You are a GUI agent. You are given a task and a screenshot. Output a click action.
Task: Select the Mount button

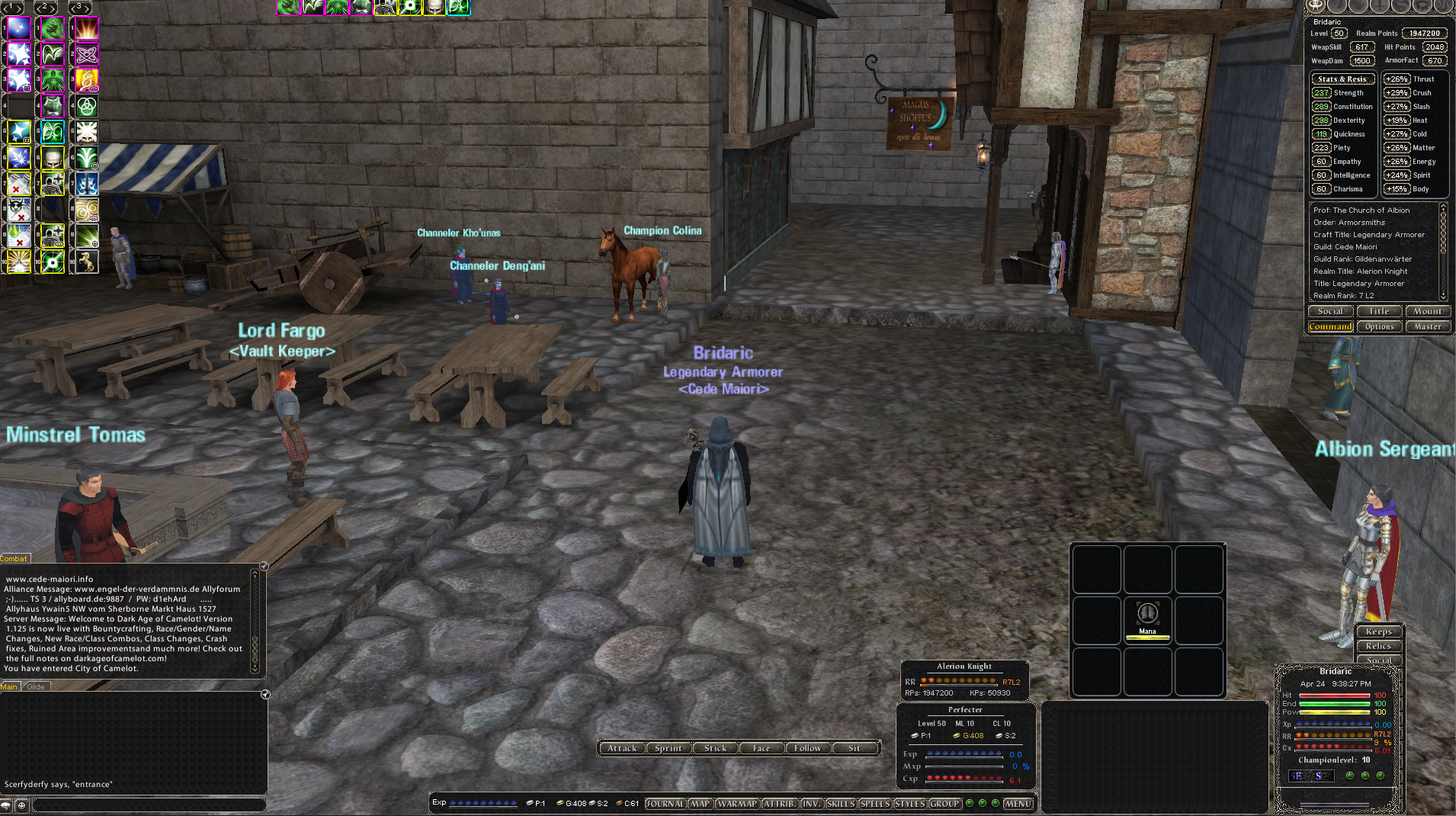click(x=1427, y=311)
